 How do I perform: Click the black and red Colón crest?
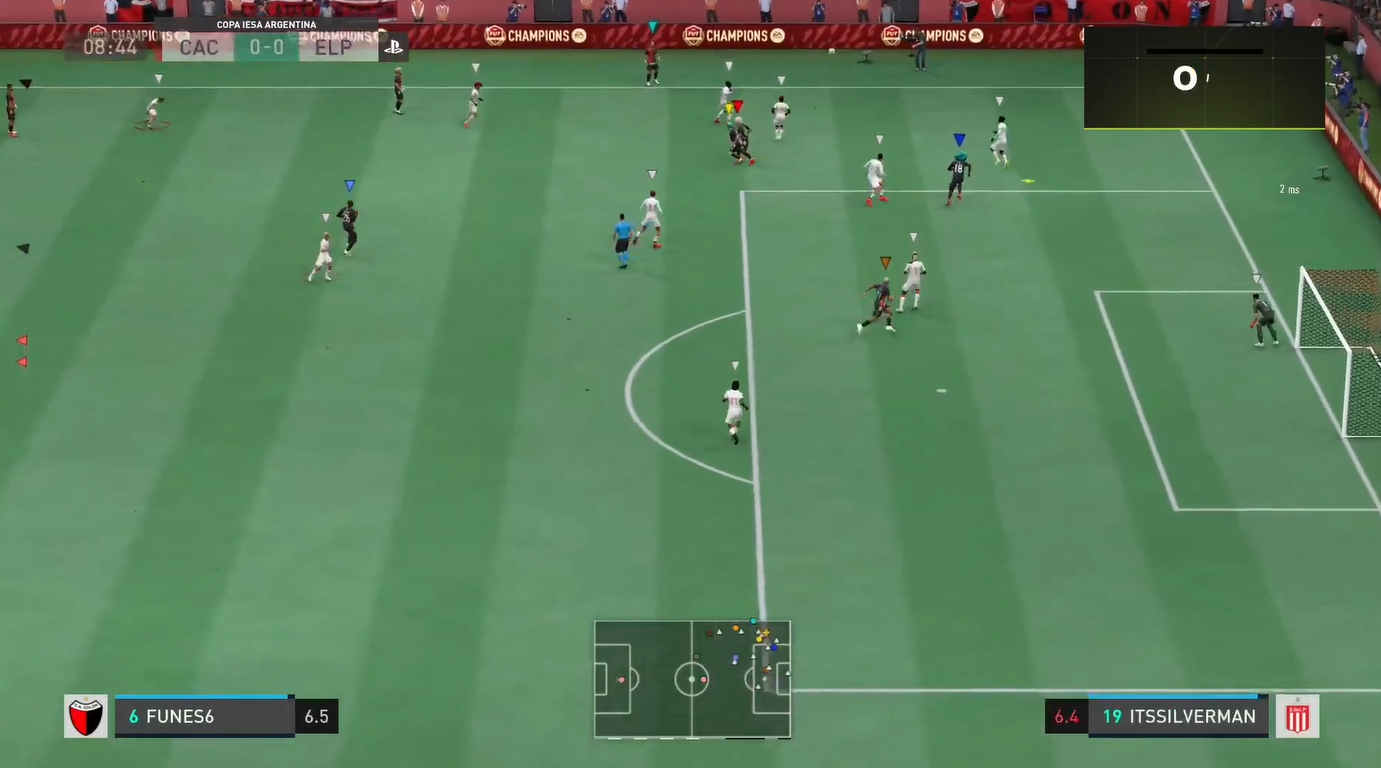[86, 716]
